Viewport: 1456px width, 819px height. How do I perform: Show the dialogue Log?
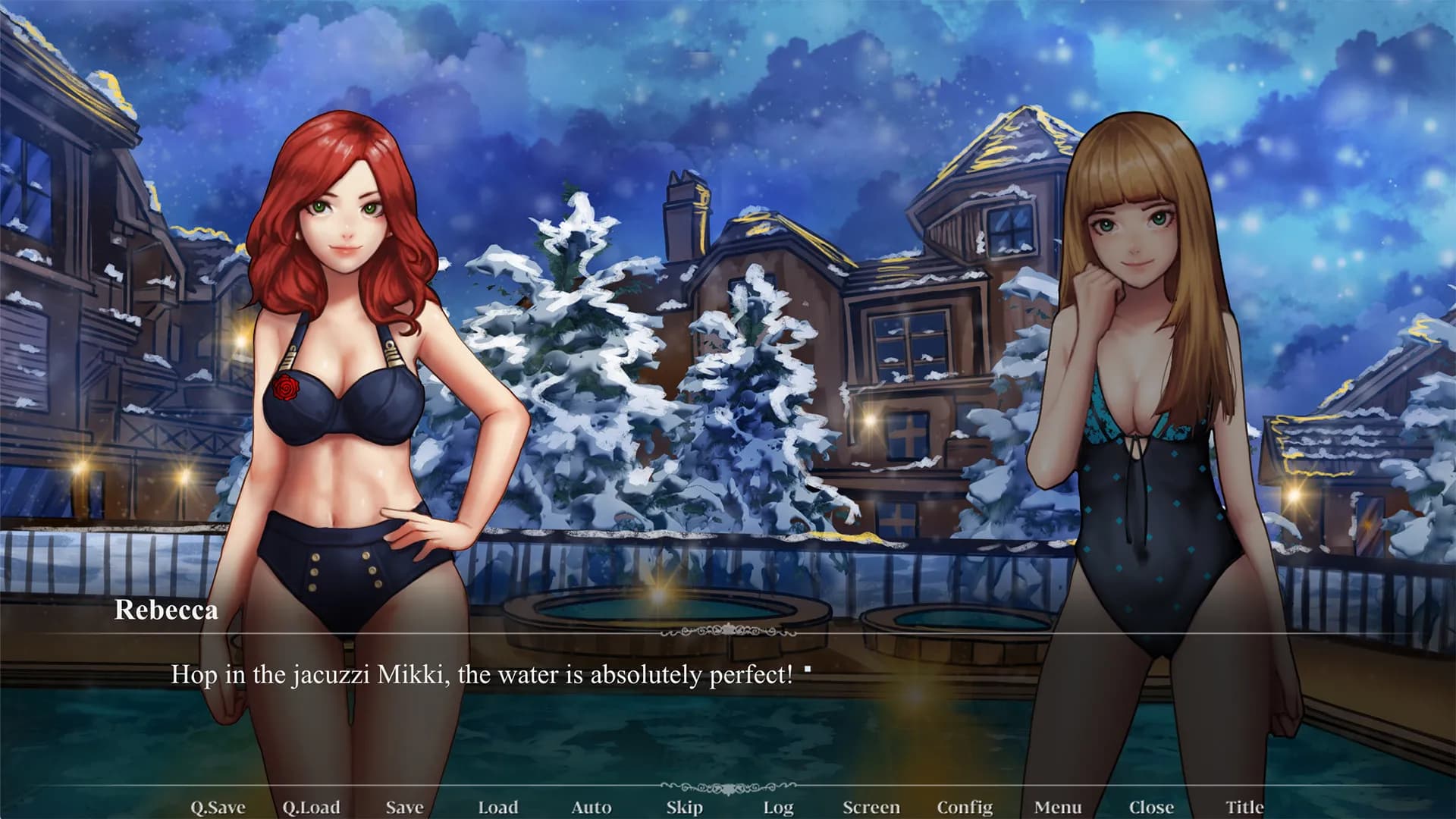[x=778, y=807]
